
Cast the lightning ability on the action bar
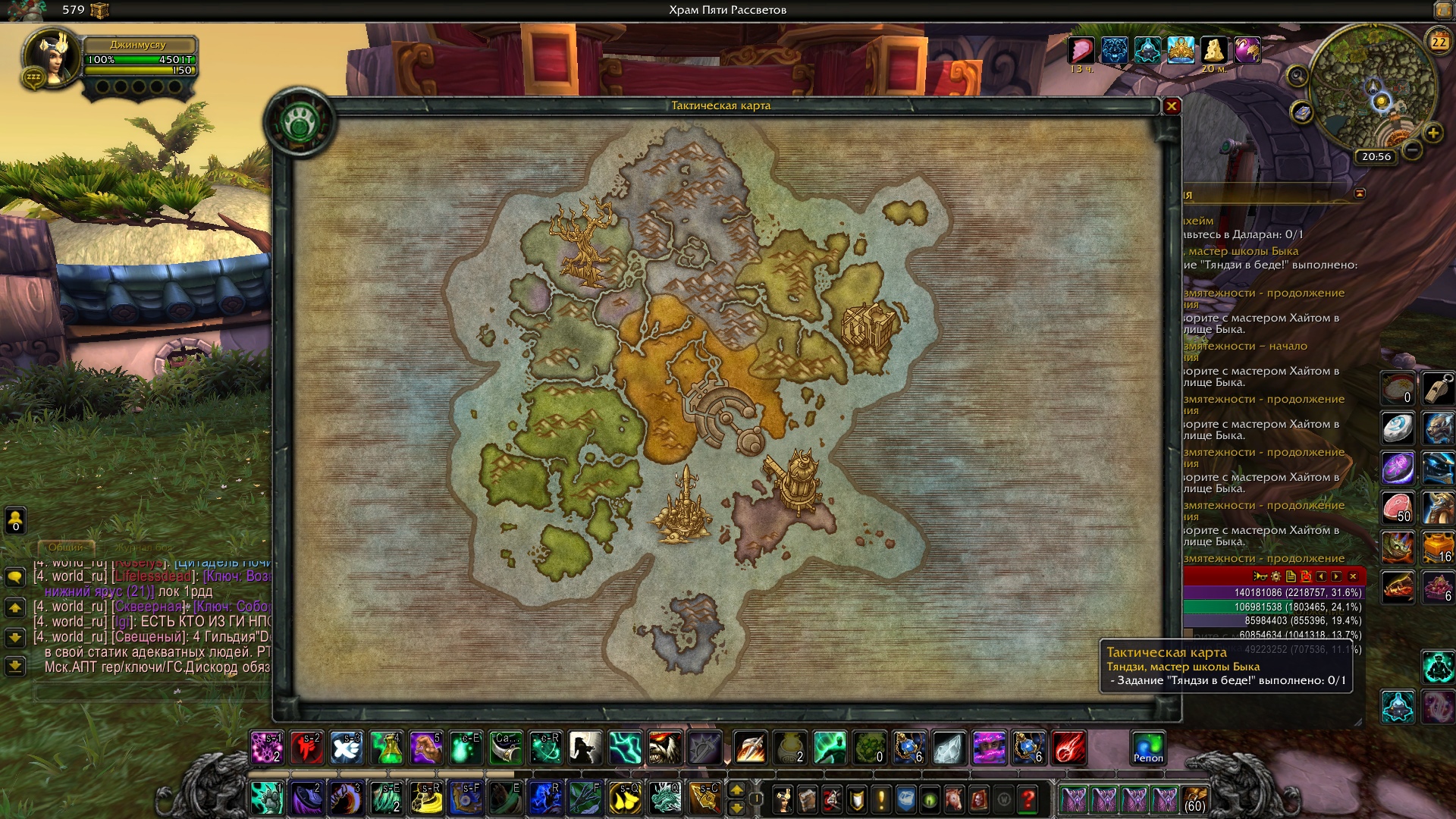(x=624, y=748)
